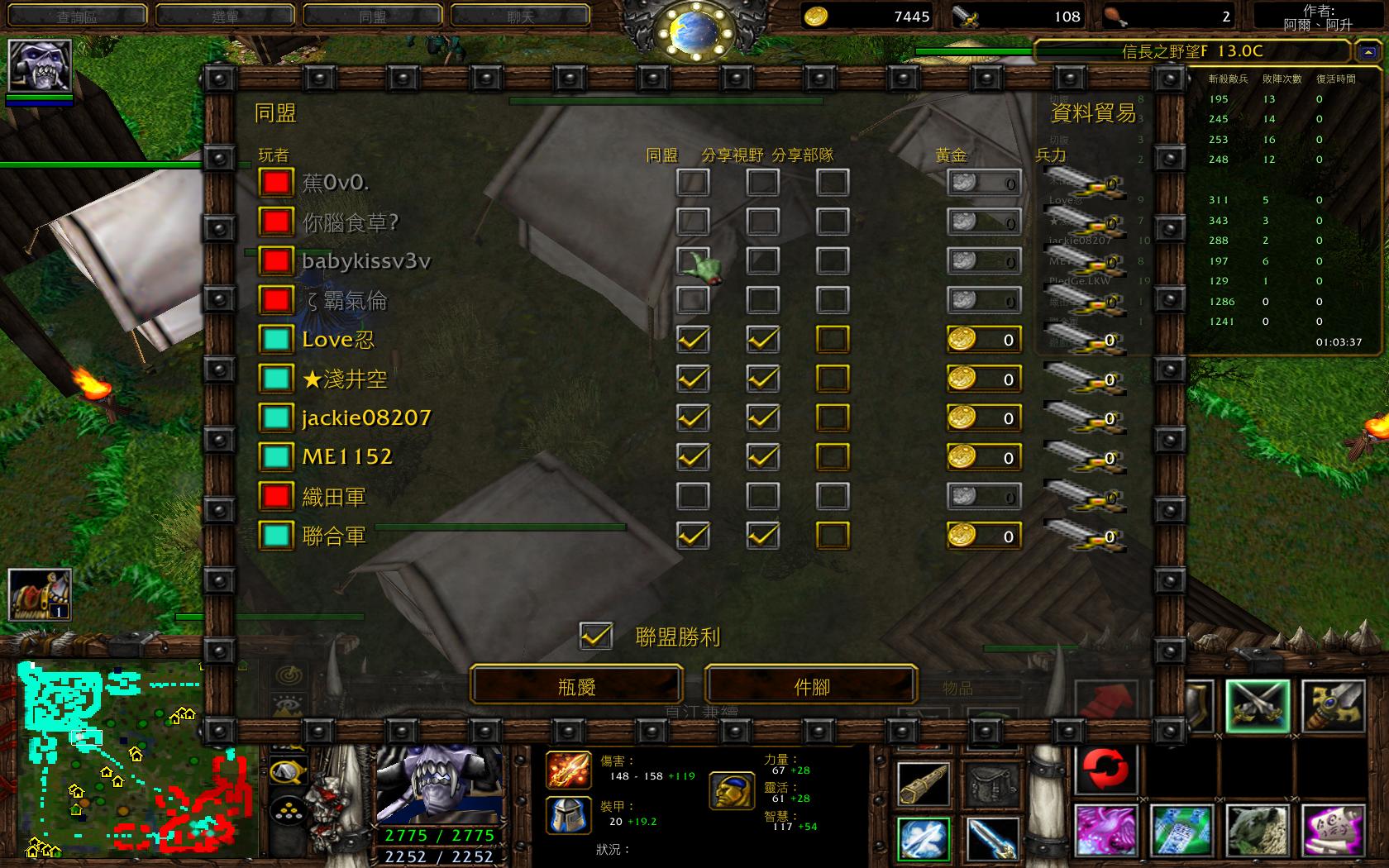The height and width of the screenshot is (868, 1389).
Task: Activate the pink scroll ability icon
Action: [1332, 832]
